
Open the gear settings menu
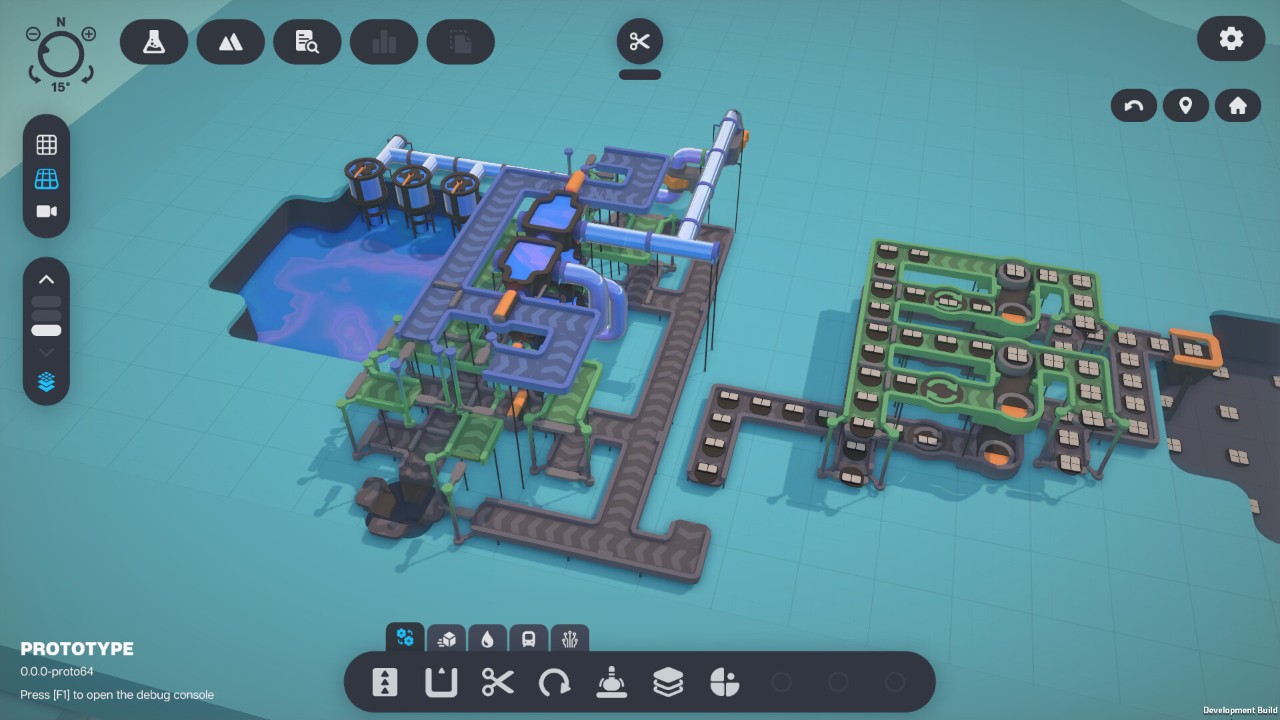click(x=1231, y=39)
